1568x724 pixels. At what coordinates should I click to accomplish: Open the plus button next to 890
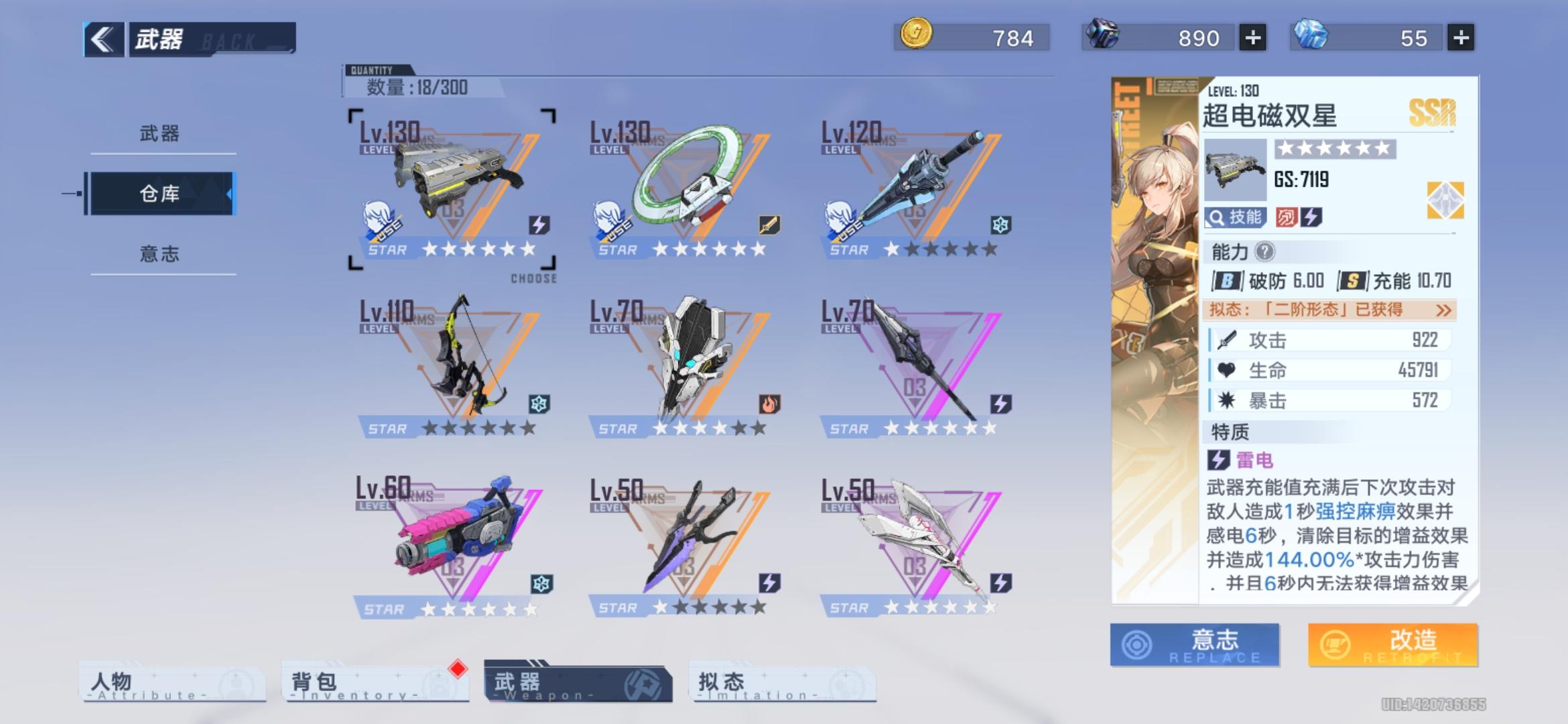point(1253,38)
